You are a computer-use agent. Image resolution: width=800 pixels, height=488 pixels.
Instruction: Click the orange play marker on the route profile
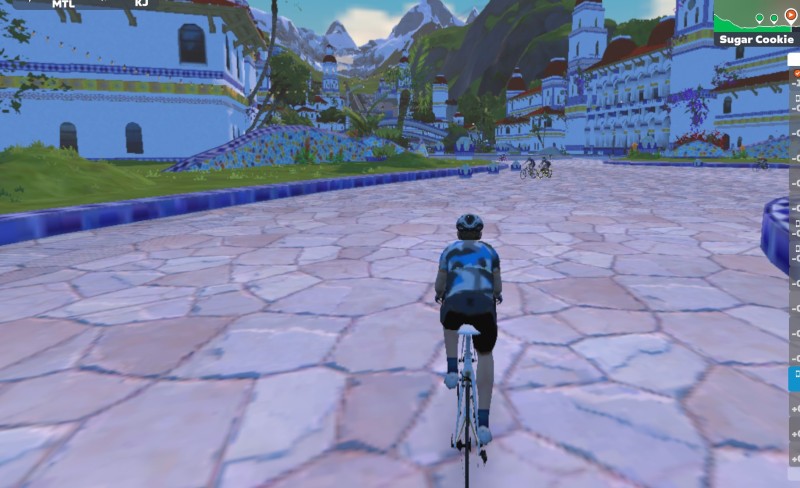coord(791,15)
